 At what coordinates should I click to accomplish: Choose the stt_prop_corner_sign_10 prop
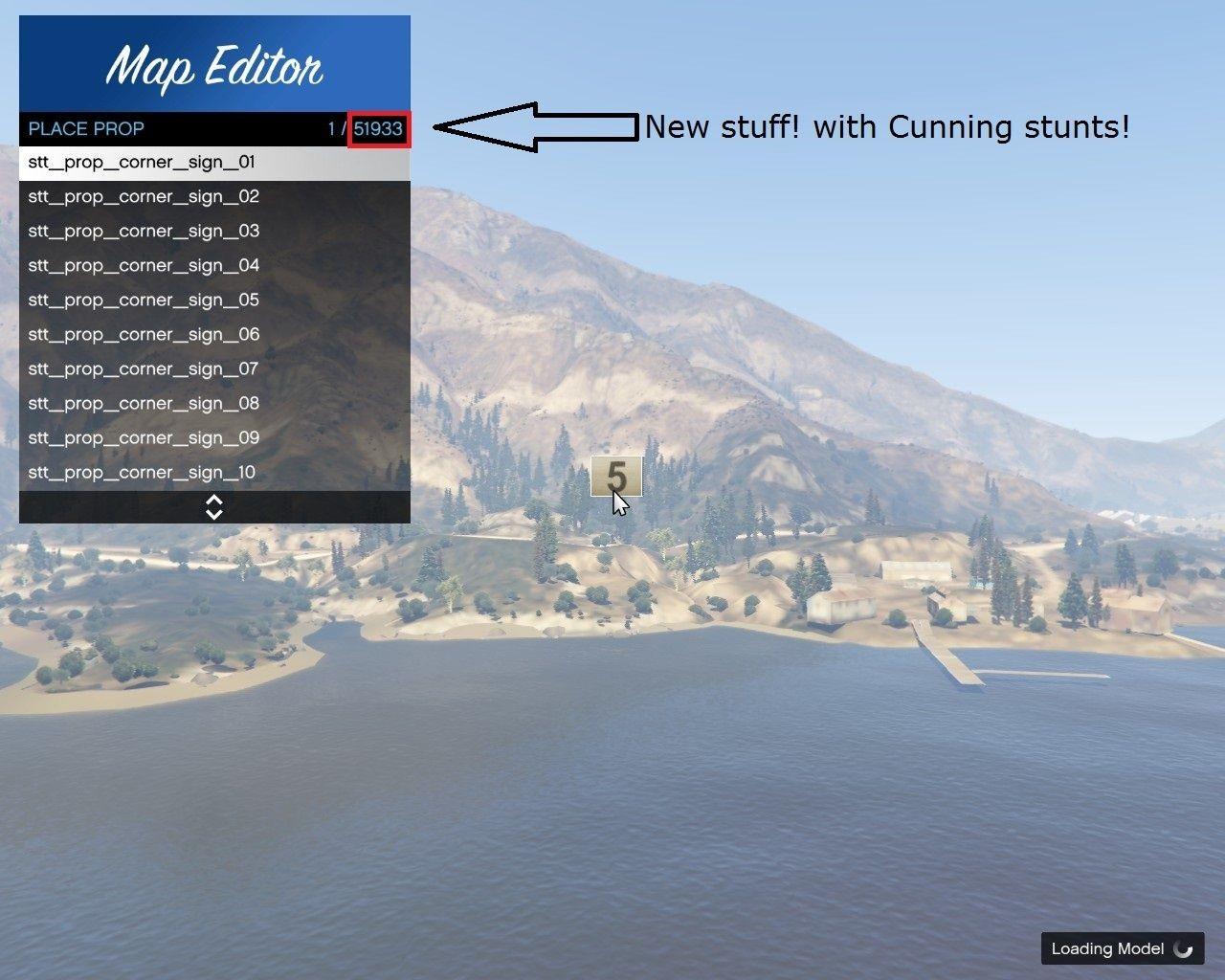click(214, 473)
